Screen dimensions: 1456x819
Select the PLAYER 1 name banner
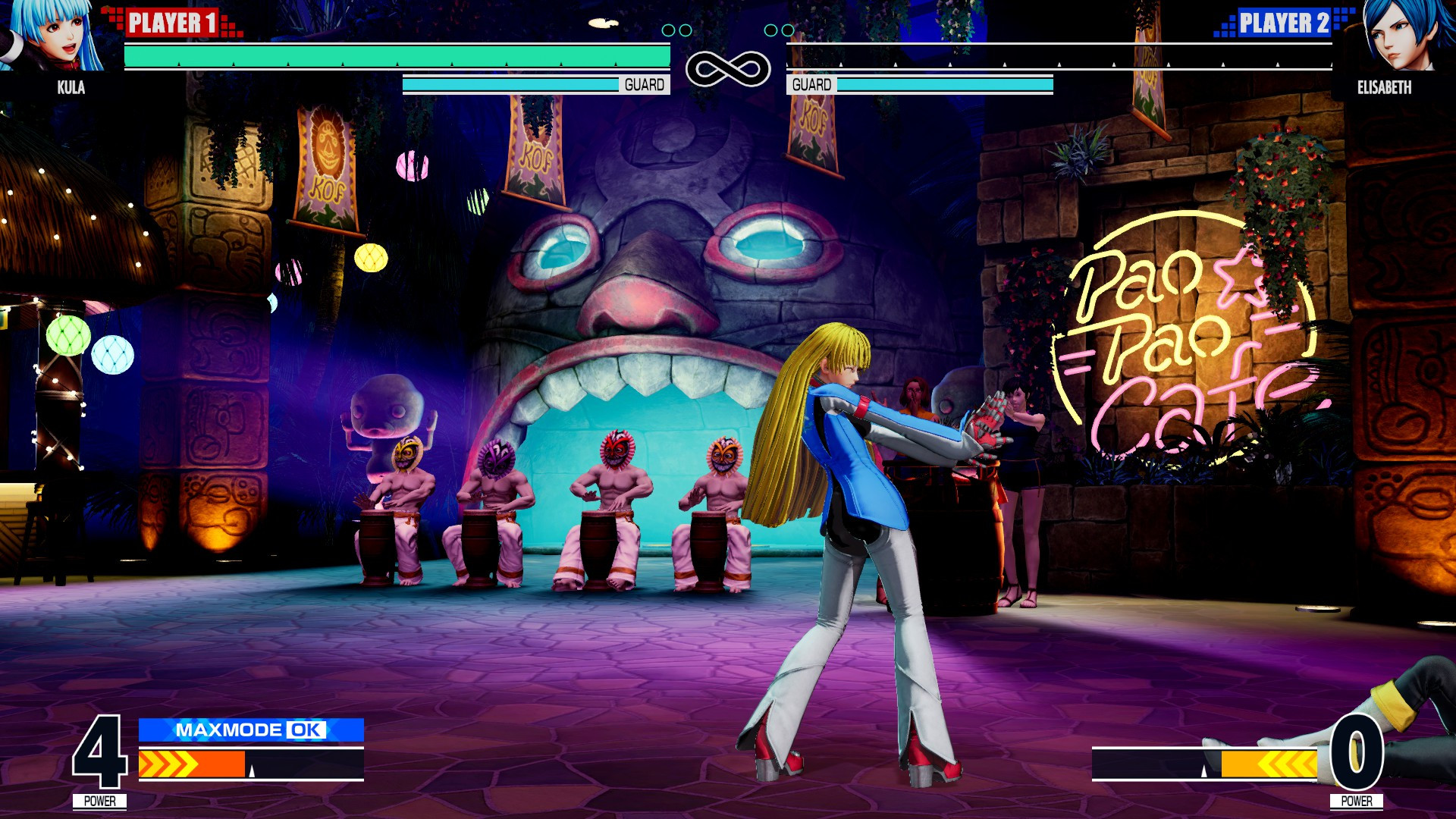[x=173, y=22]
